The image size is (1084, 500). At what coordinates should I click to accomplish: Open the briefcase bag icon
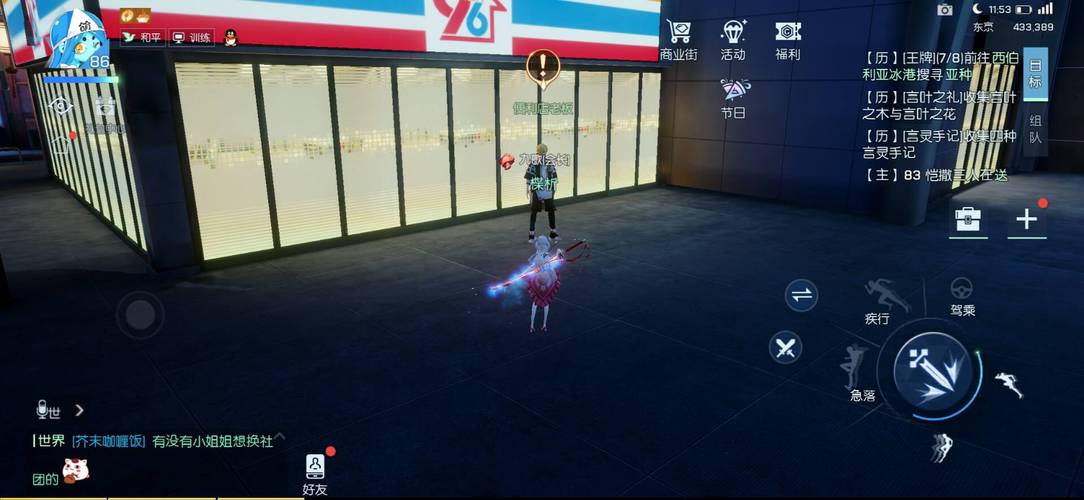pos(967,220)
